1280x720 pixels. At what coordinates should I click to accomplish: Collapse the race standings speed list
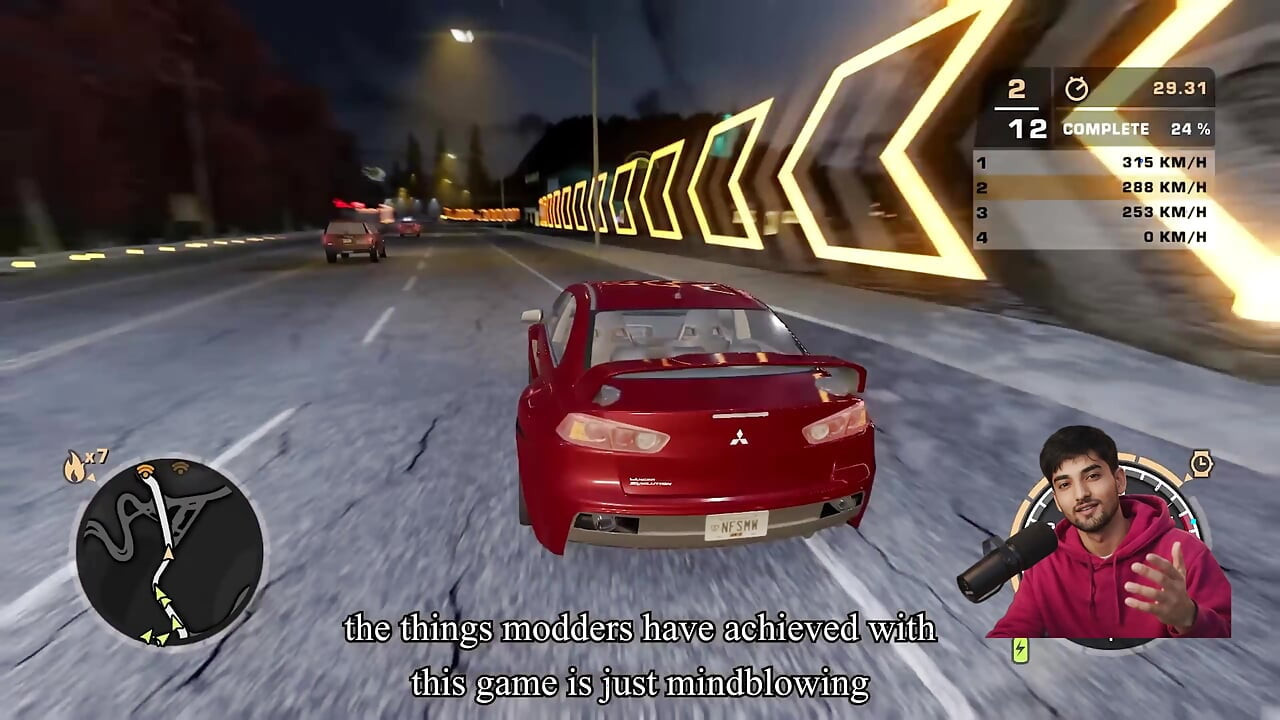(1095, 198)
